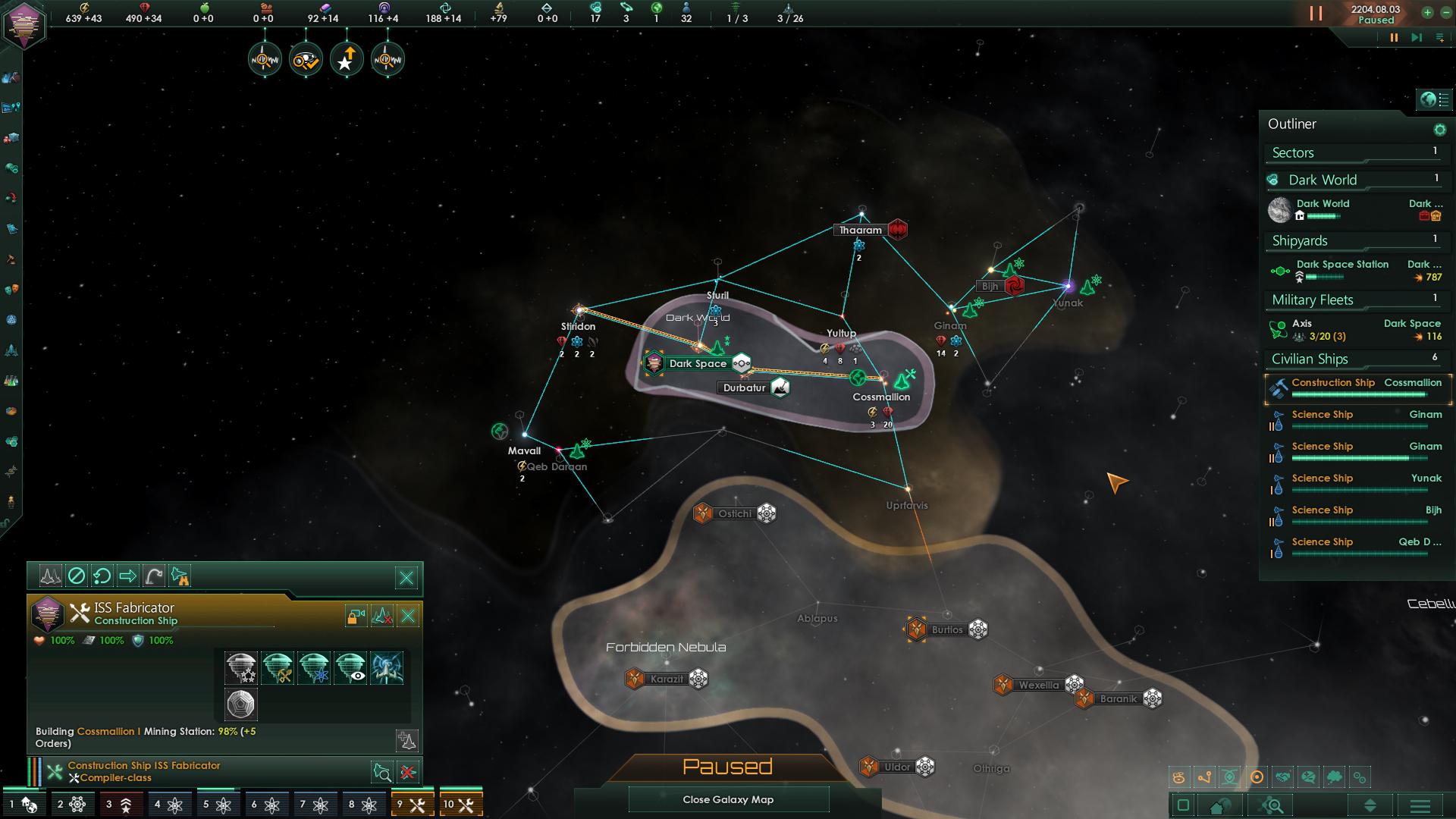
Task: Click the find-fleet magnifier next to ISS Fabricator
Action: (x=384, y=771)
